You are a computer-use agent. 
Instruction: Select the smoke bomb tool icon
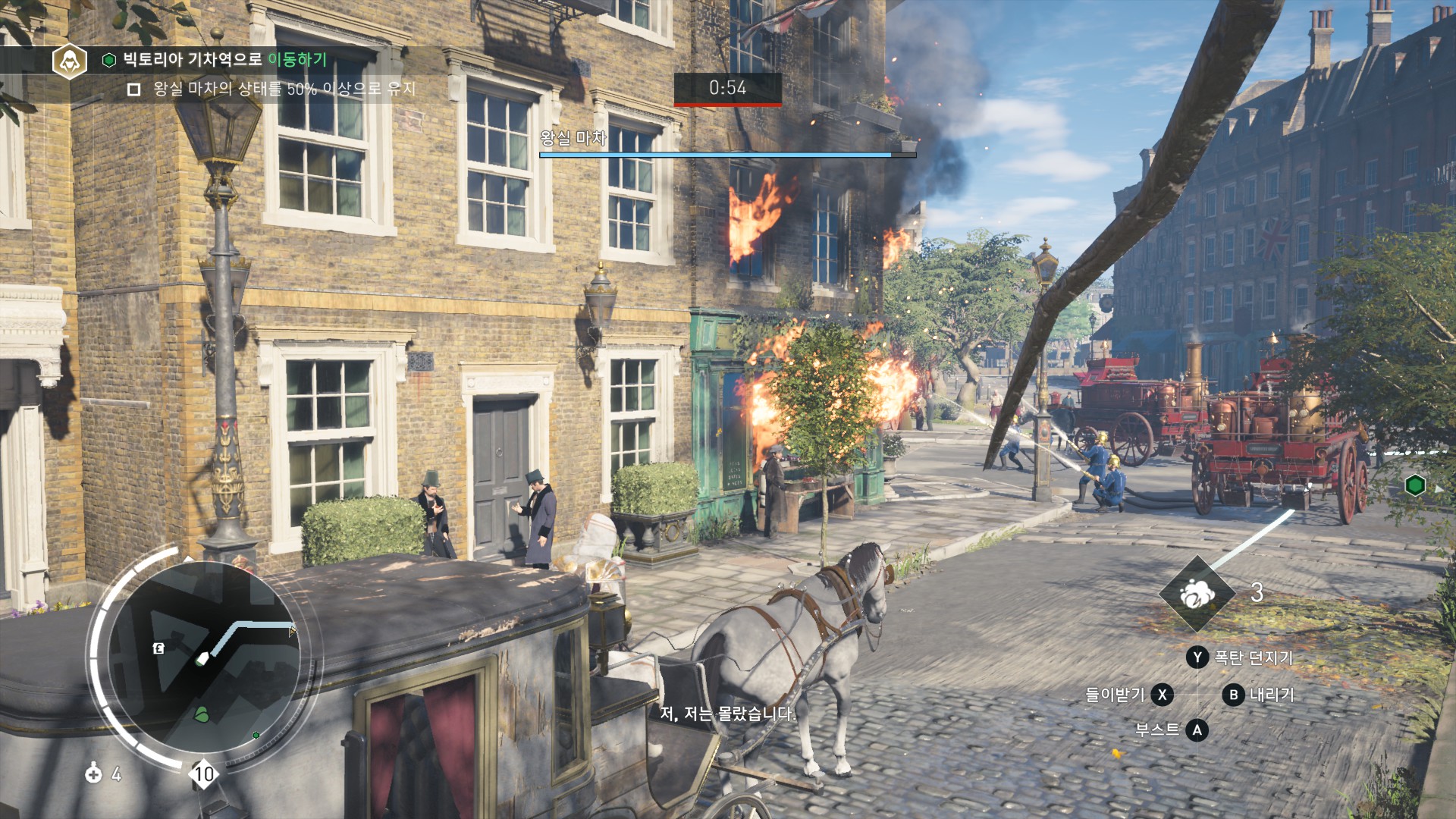[1197, 594]
